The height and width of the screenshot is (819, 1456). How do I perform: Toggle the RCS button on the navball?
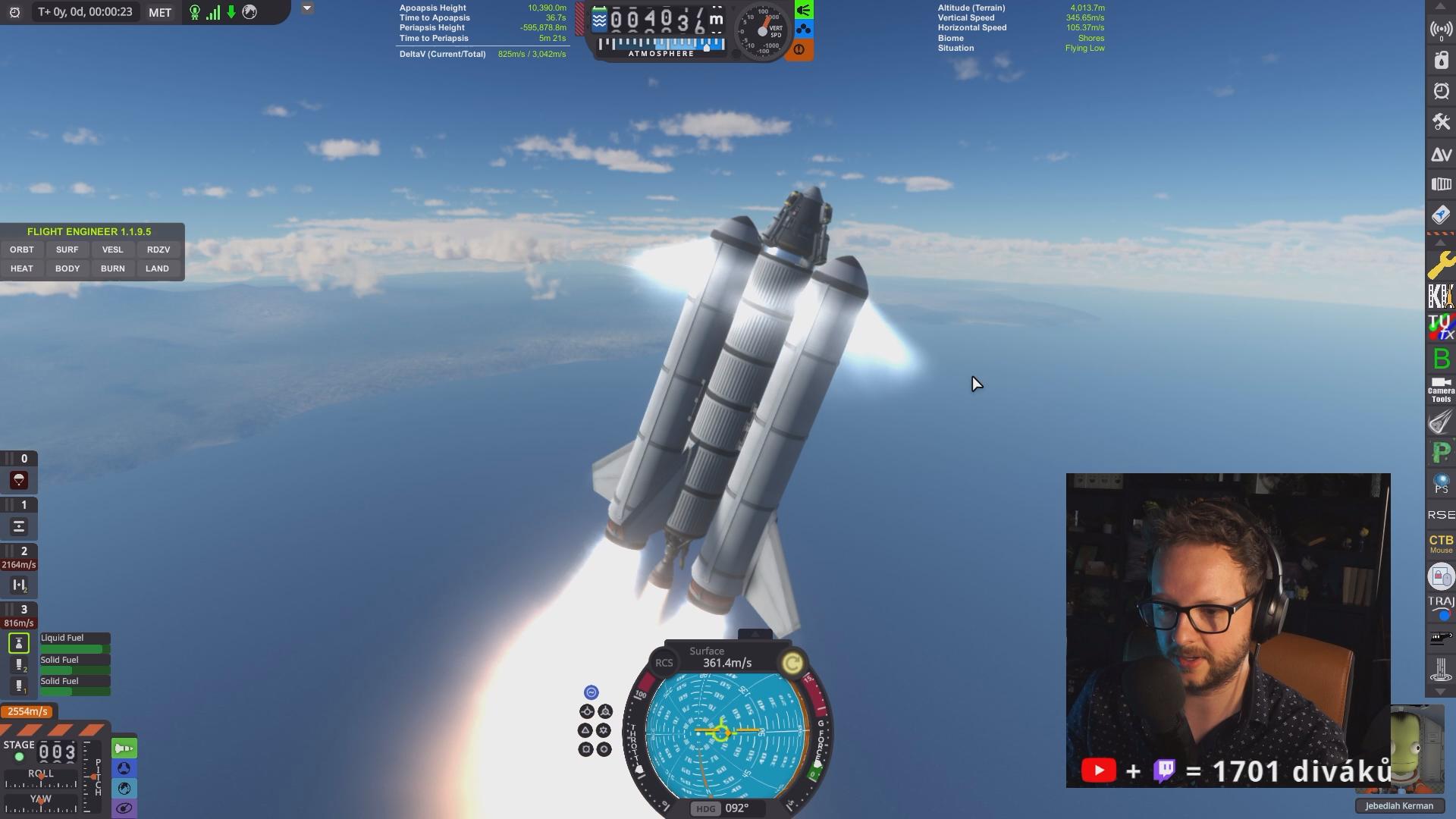coord(664,663)
